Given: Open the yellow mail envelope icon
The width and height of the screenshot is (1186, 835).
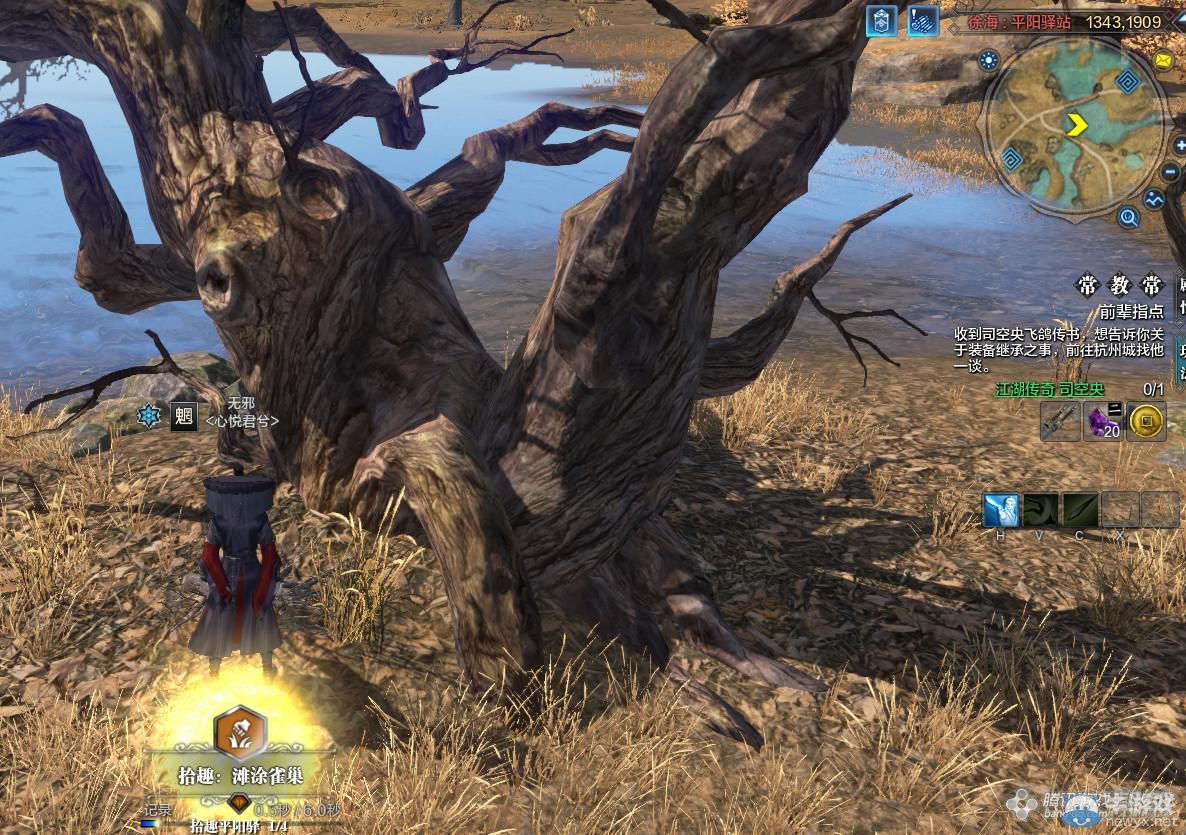Looking at the screenshot, I should coord(1163,60).
